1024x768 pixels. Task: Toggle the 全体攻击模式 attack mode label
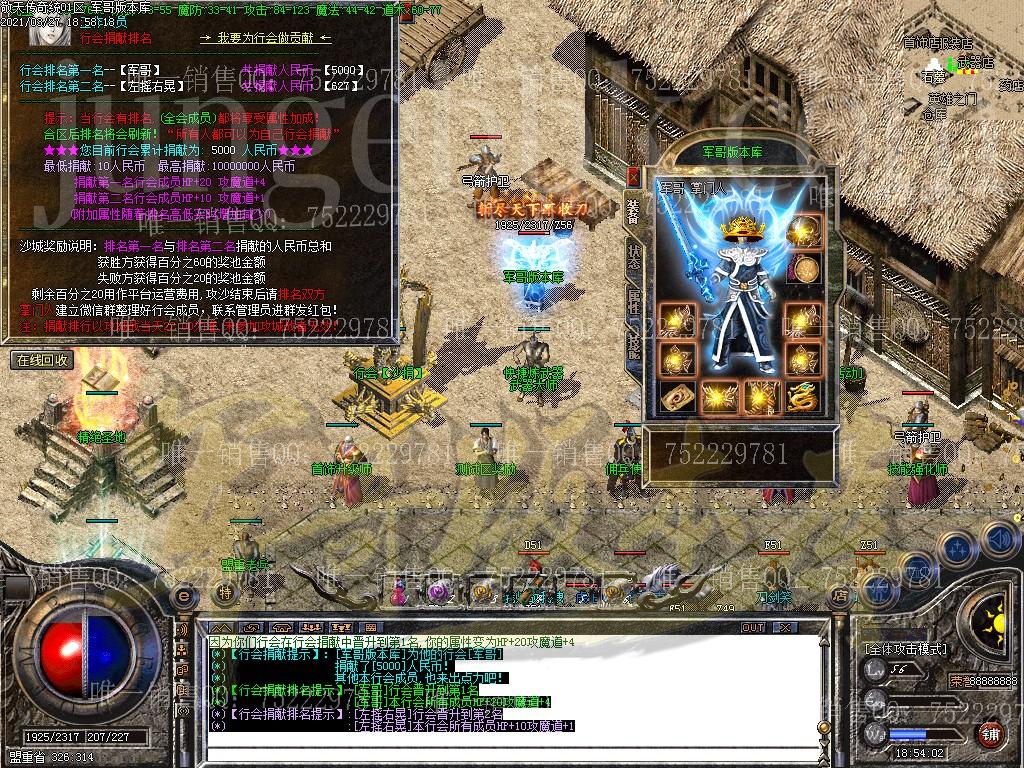906,649
